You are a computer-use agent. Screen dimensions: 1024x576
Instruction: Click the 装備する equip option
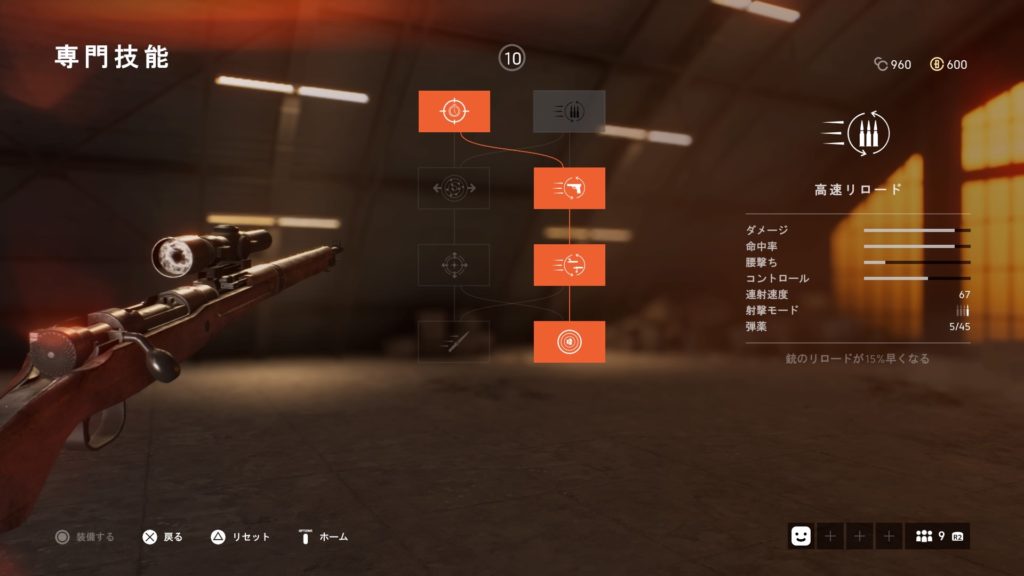point(86,537)
